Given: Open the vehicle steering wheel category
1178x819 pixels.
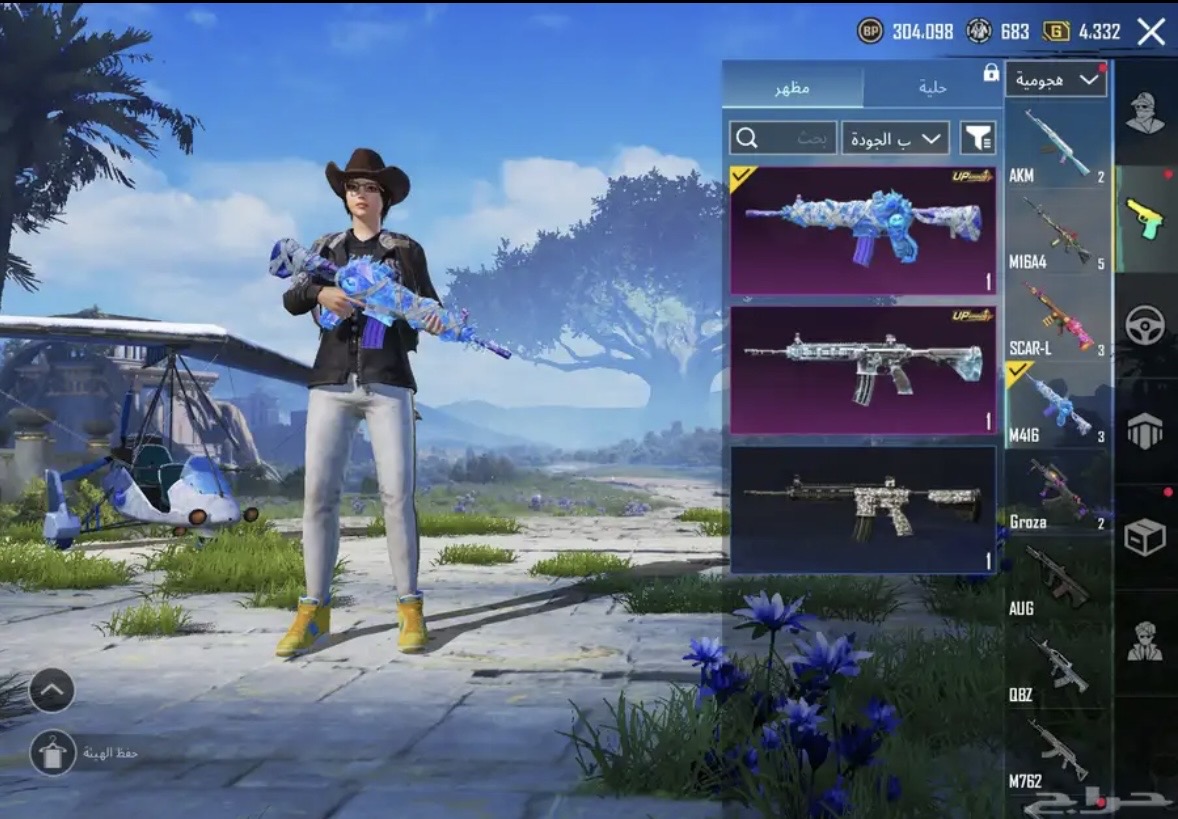Looking at the screenshot, I should [x=1145, y=326].
